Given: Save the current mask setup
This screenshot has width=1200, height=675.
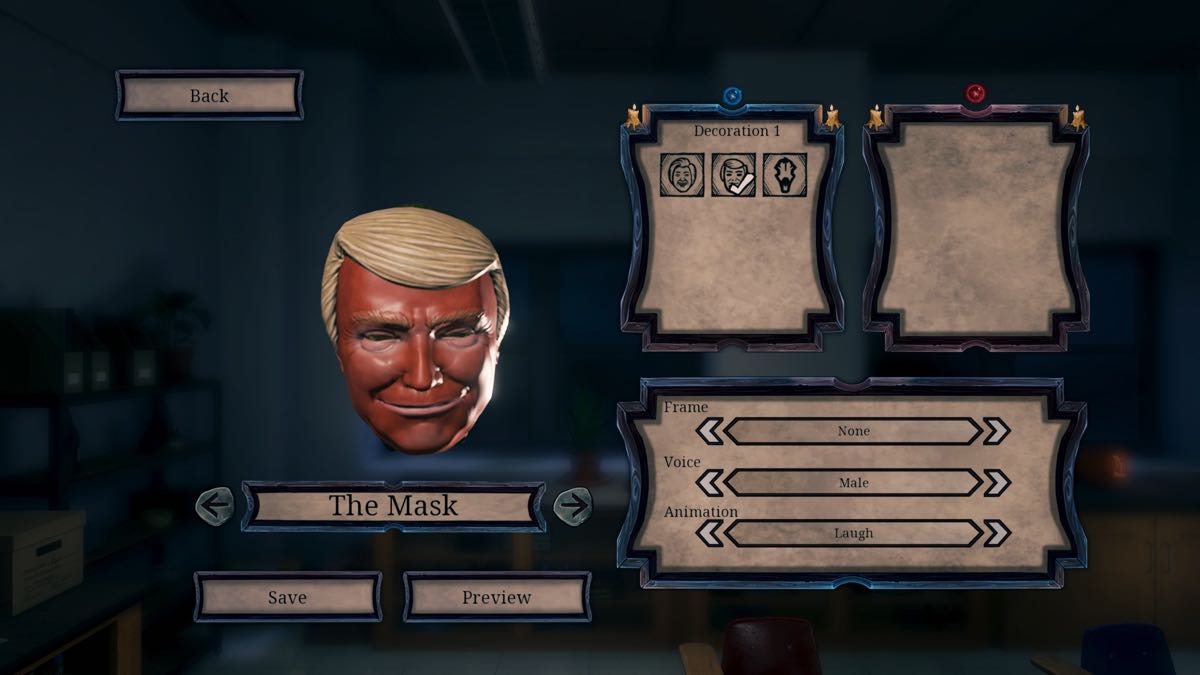Looking at the screenshot, I should pos(287,597).
